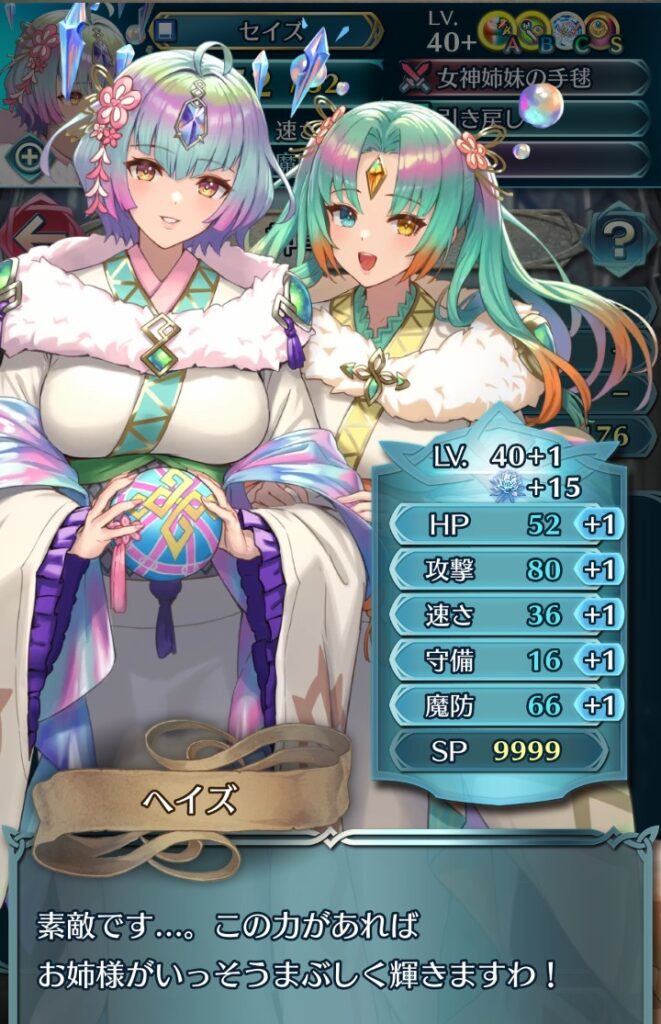The image size is (661, 1024).
Task: Tap the hero name bar セイズ
Action: [x=268, y=31]
